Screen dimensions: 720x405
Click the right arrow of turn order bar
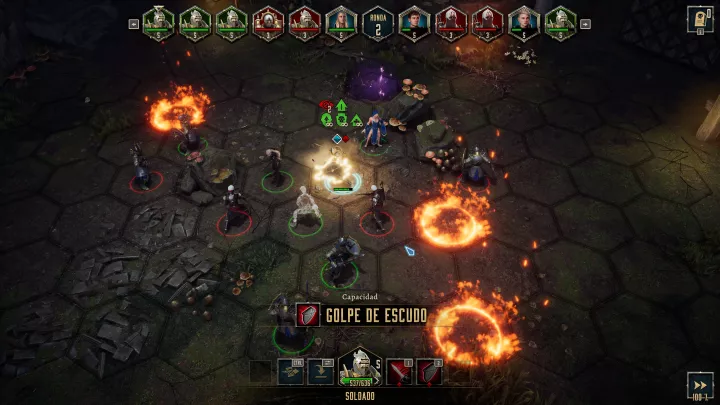(x=587, y=21)
